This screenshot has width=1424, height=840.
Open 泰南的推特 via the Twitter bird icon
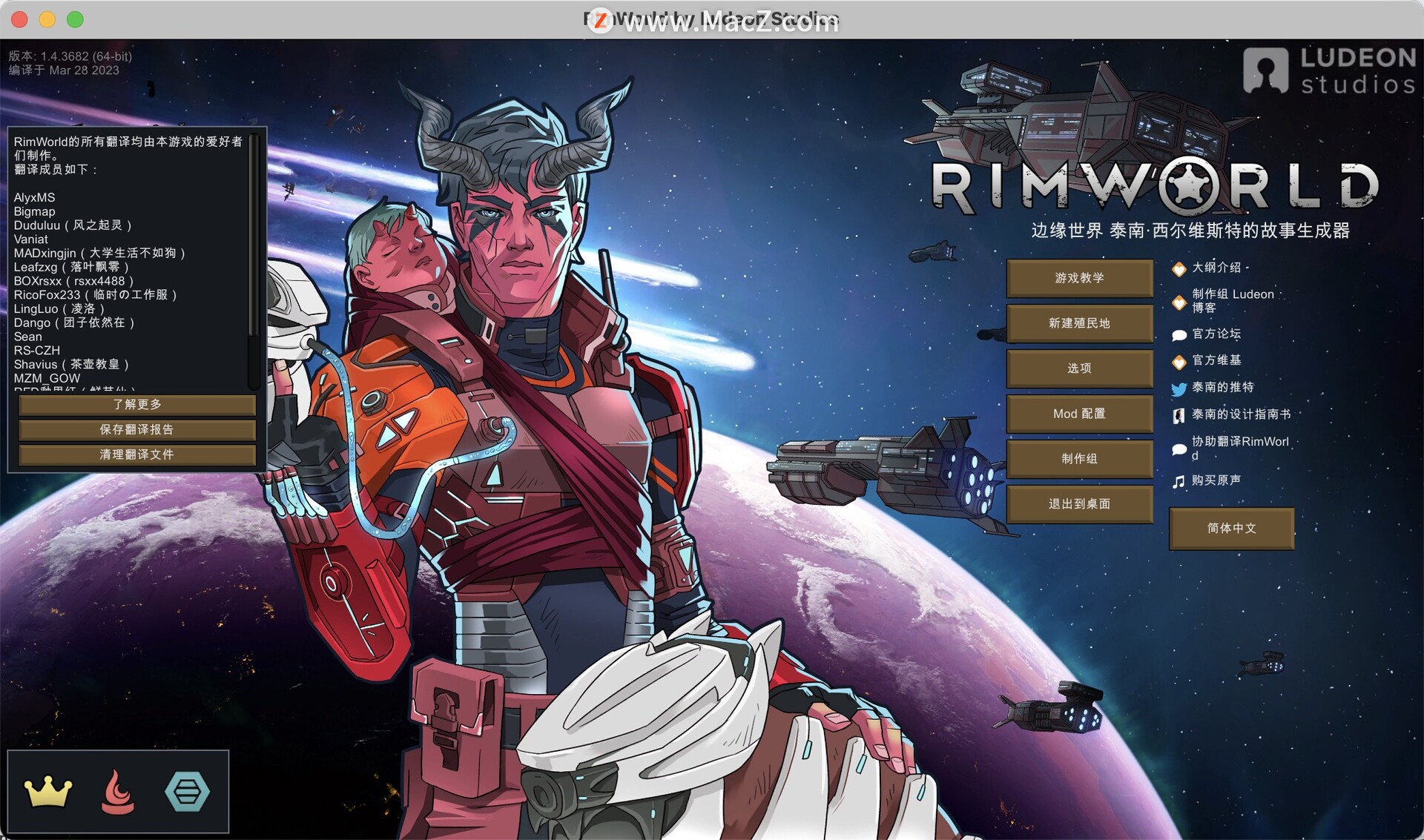[x=1179, y=388]
